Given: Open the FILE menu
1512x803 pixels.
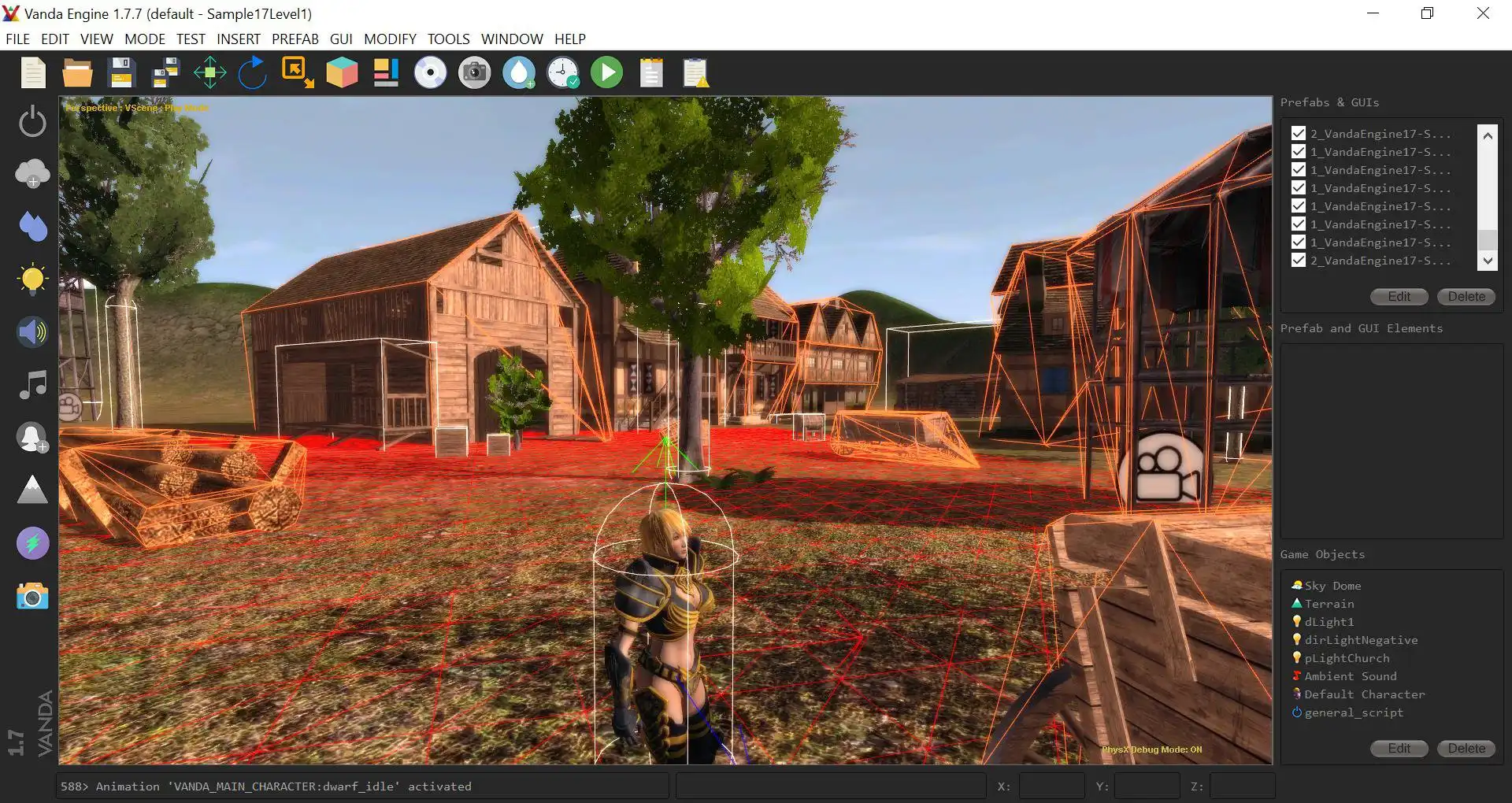Looking at the screenshot, I should 17,39.
